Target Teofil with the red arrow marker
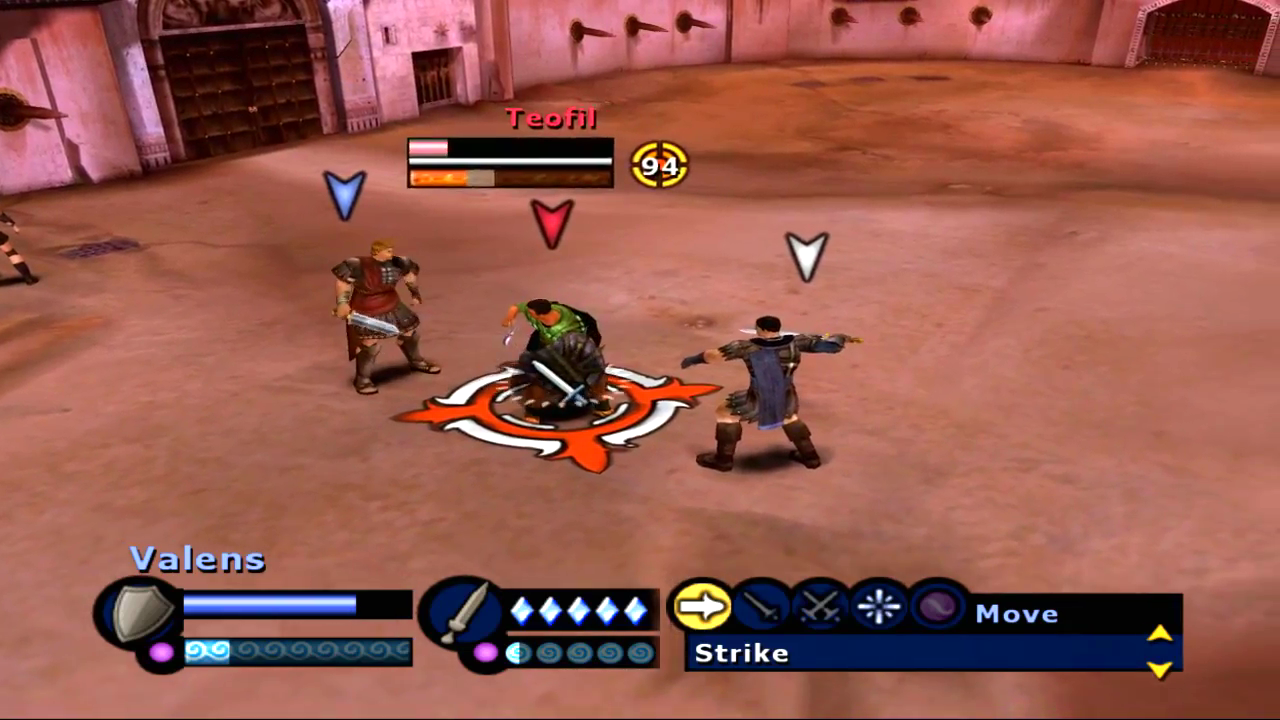 pyautogui.click(x=552, y=222)
